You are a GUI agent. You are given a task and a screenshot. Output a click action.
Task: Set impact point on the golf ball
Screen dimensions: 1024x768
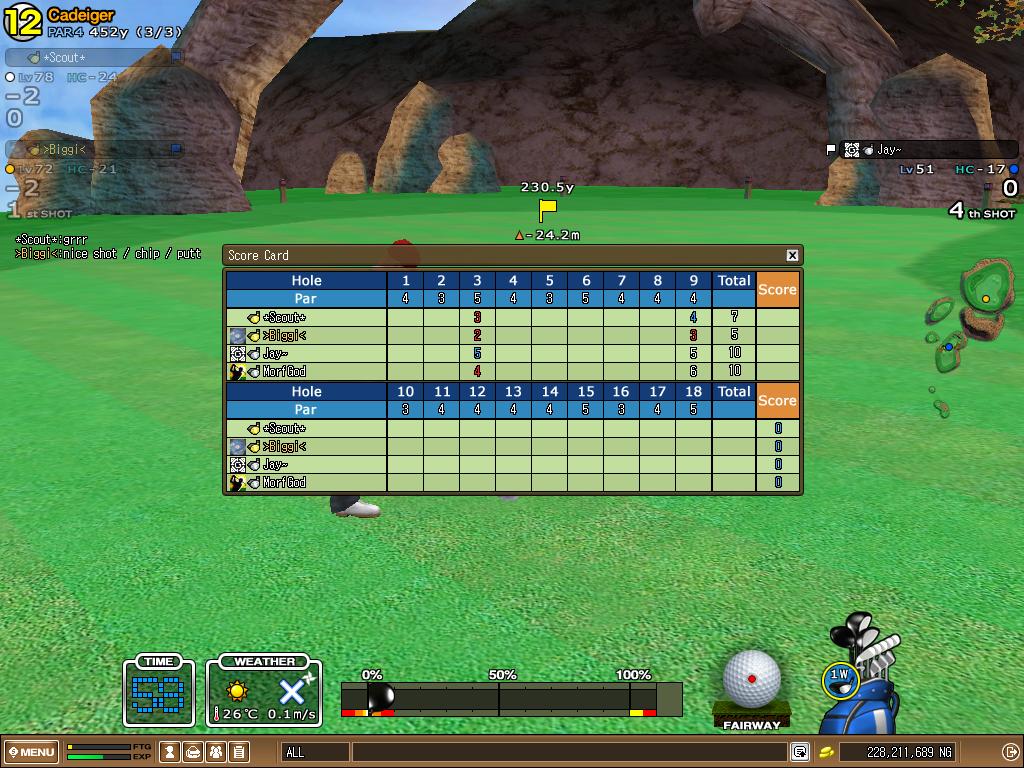point(752,678)
